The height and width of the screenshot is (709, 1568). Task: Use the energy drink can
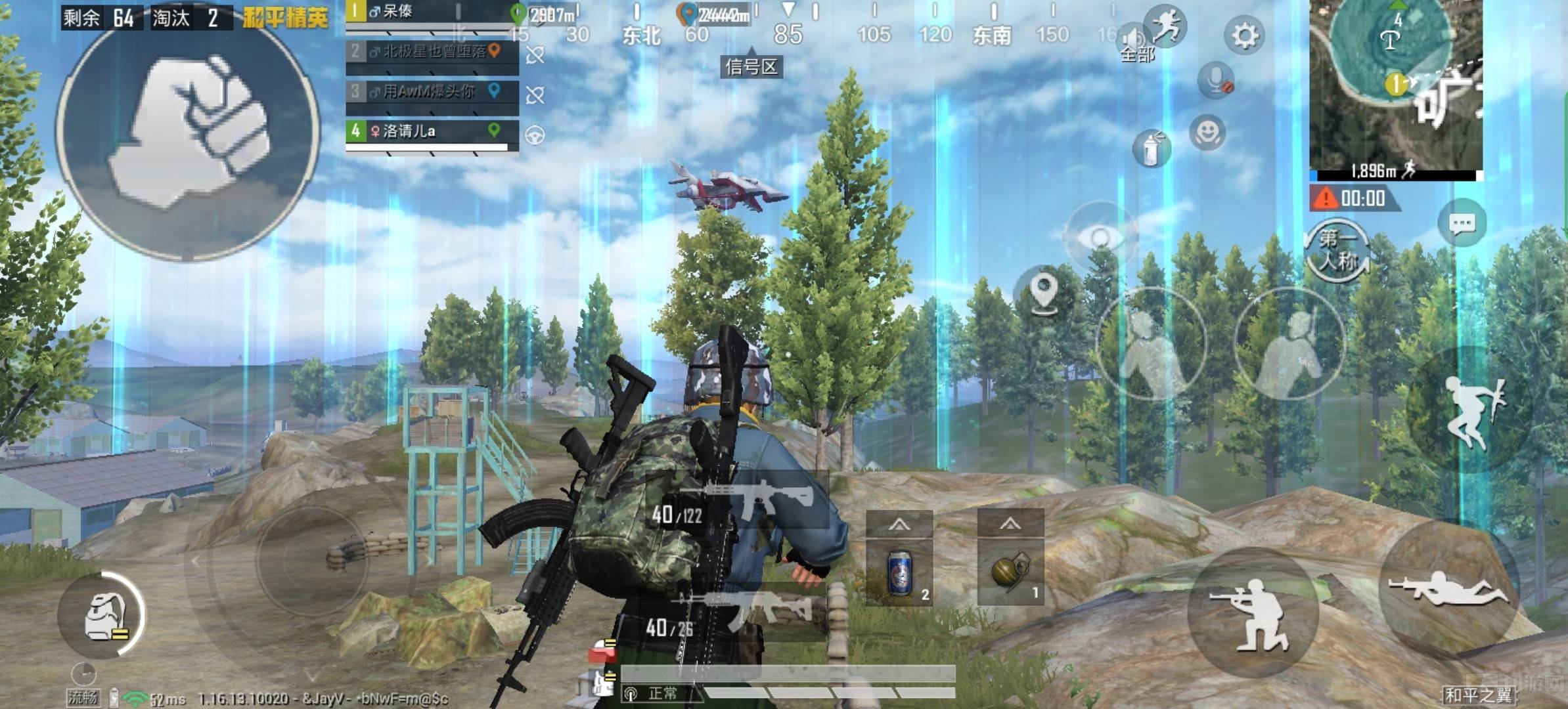point(899,572)
